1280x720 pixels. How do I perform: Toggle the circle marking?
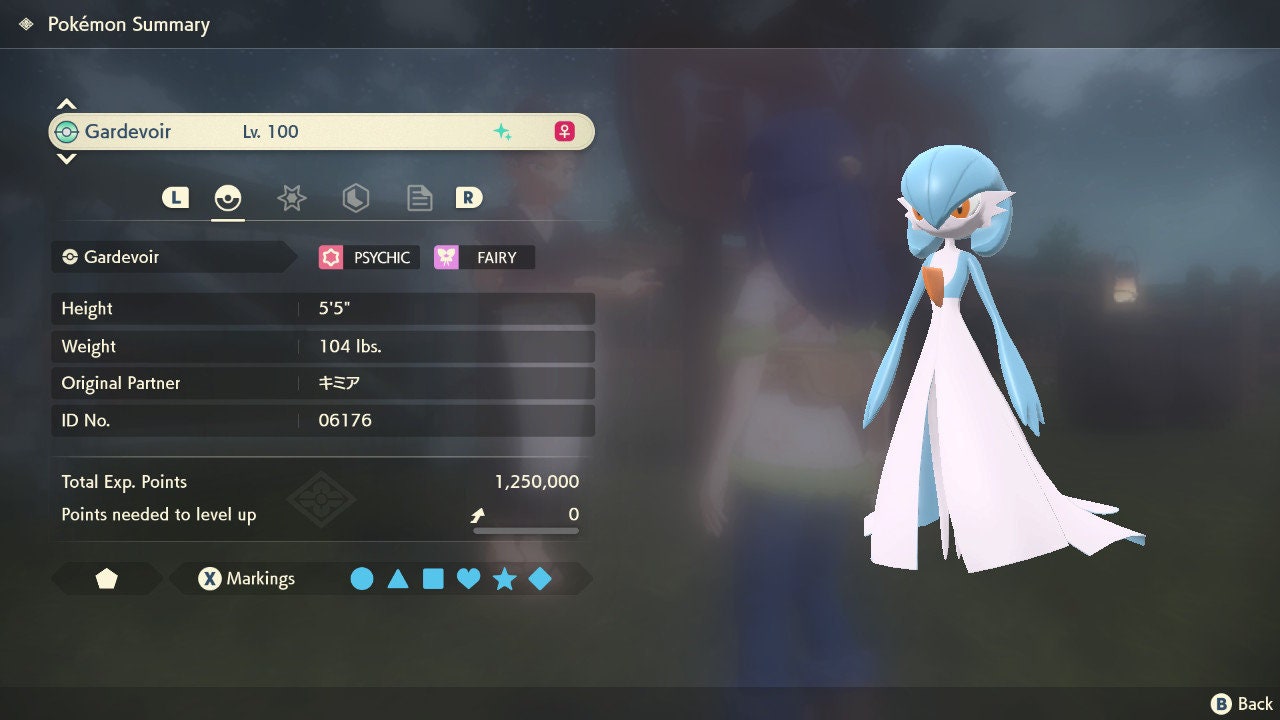(x=362, y=579)
